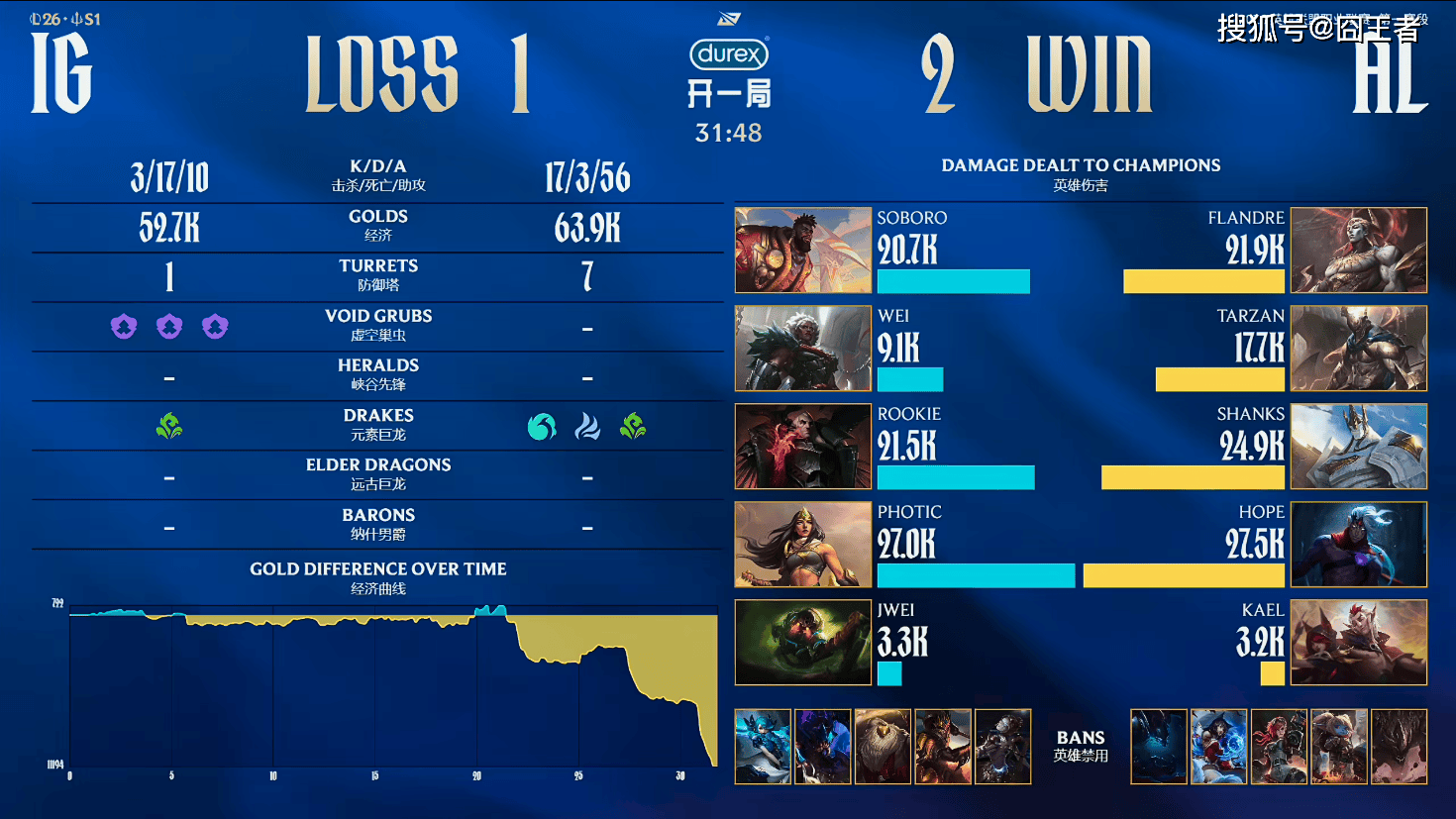Image resolution: width=1456 pixels, height=819 pixels.
Task: Click the Durex sponsor logo
Action: click(x=729, y=54)
